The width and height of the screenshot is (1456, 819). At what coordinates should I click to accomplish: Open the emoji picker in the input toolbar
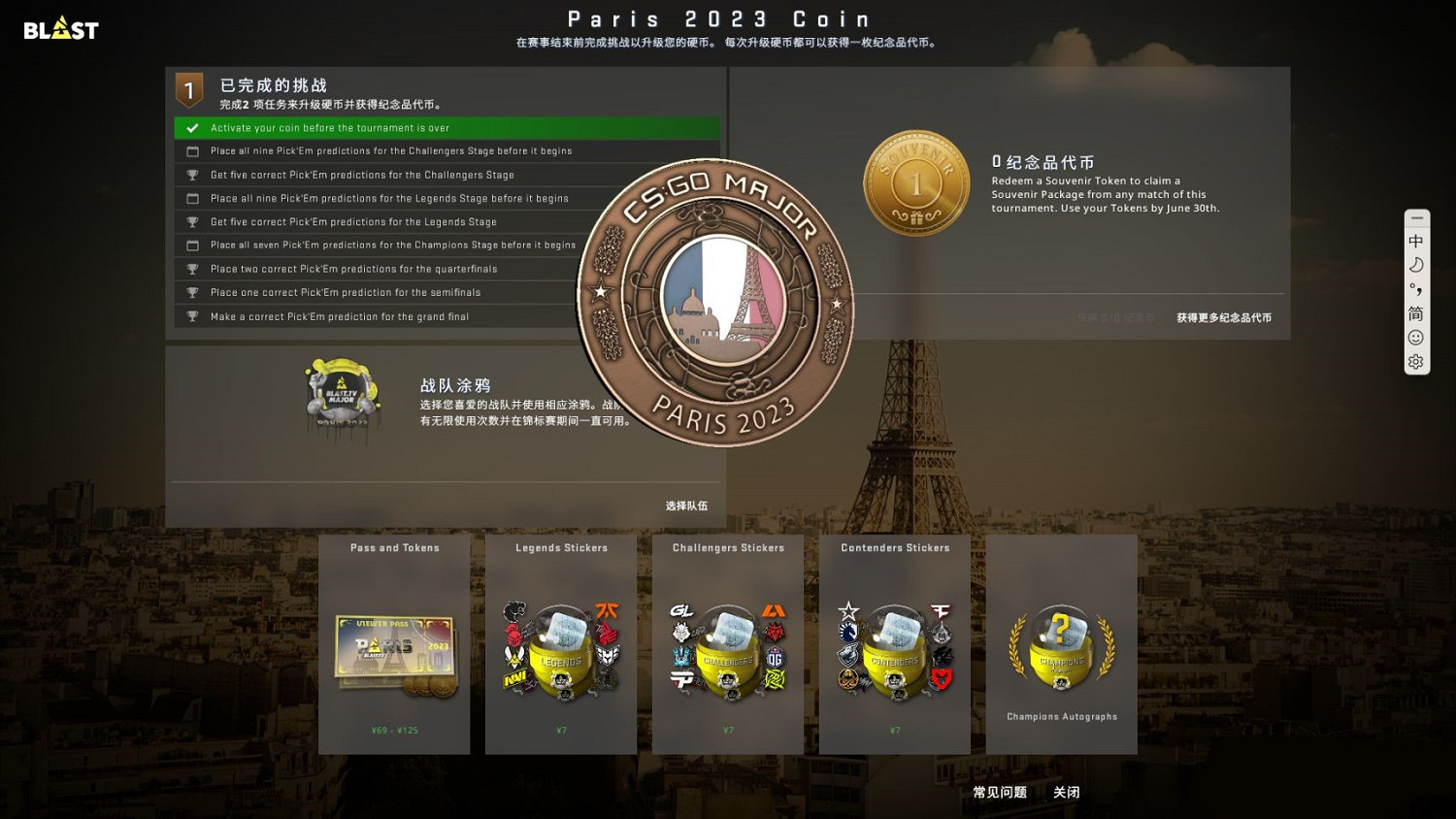coord(1416,338)
